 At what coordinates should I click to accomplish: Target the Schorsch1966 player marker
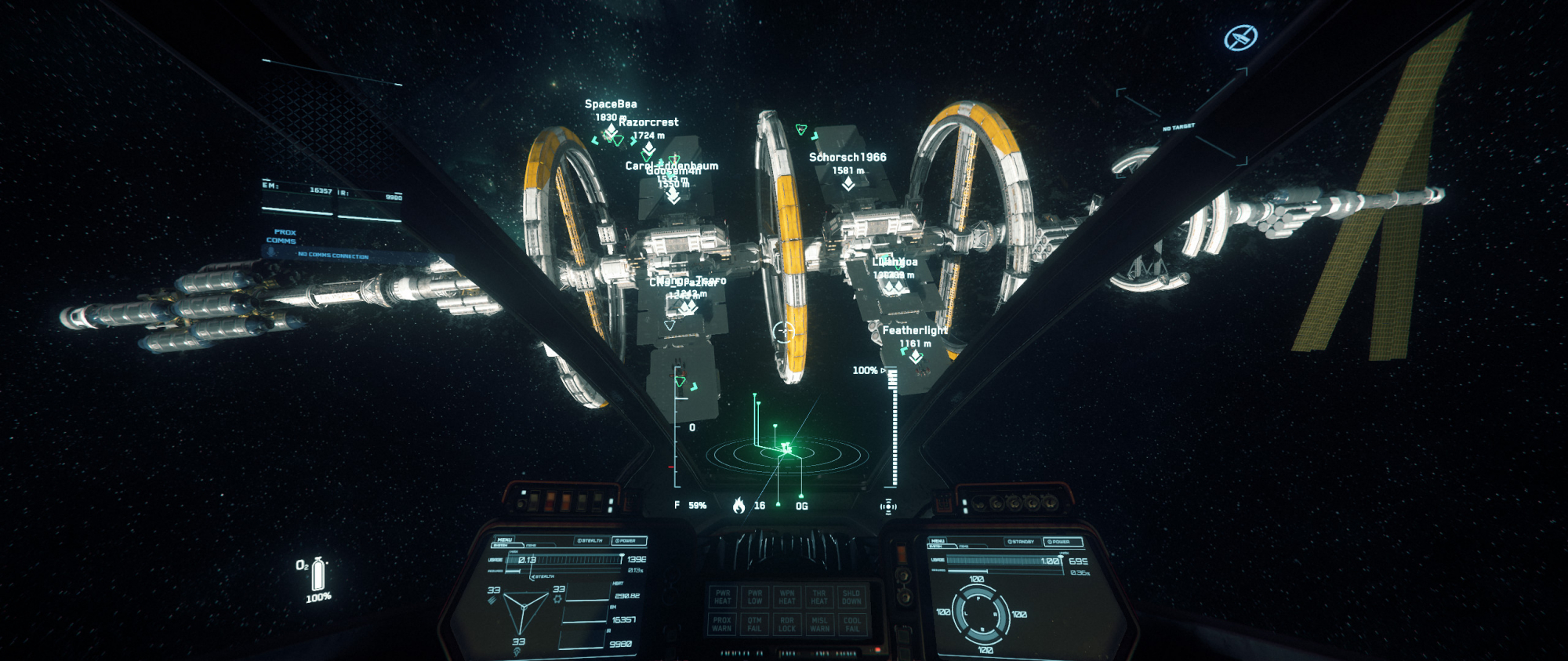[x=848, y=183]
